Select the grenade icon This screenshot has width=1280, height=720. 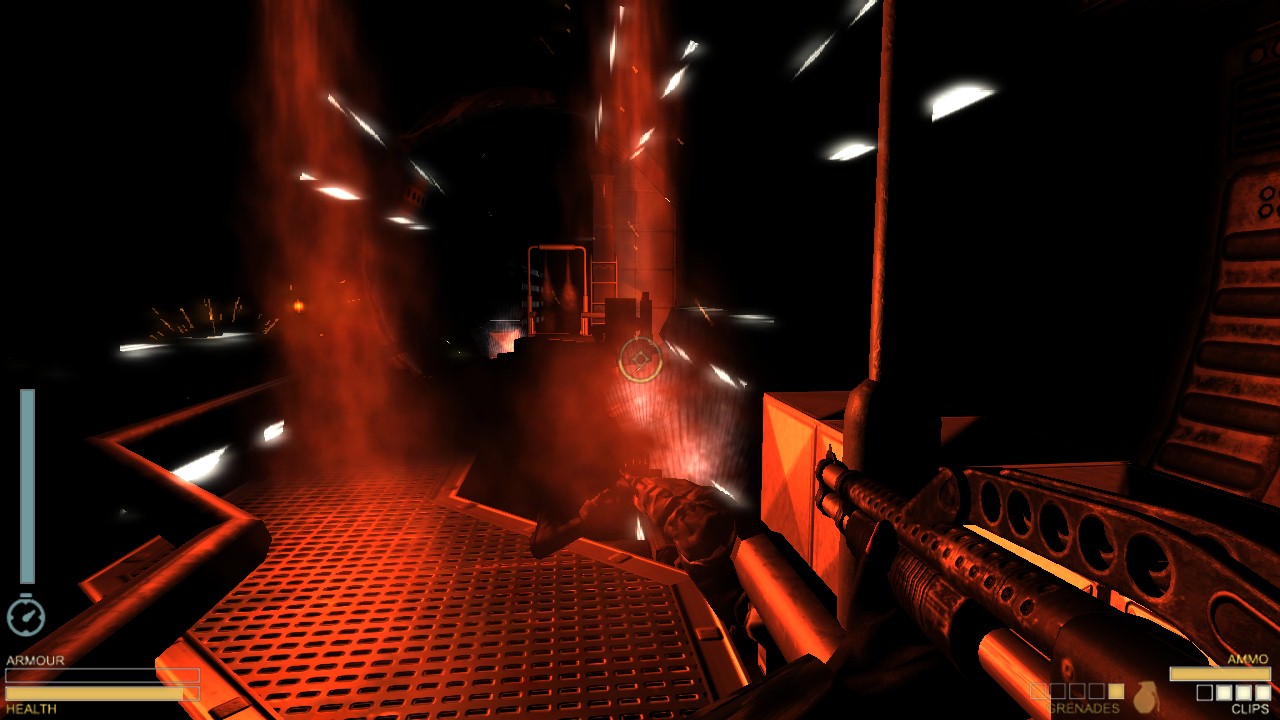click(1146, 696)
